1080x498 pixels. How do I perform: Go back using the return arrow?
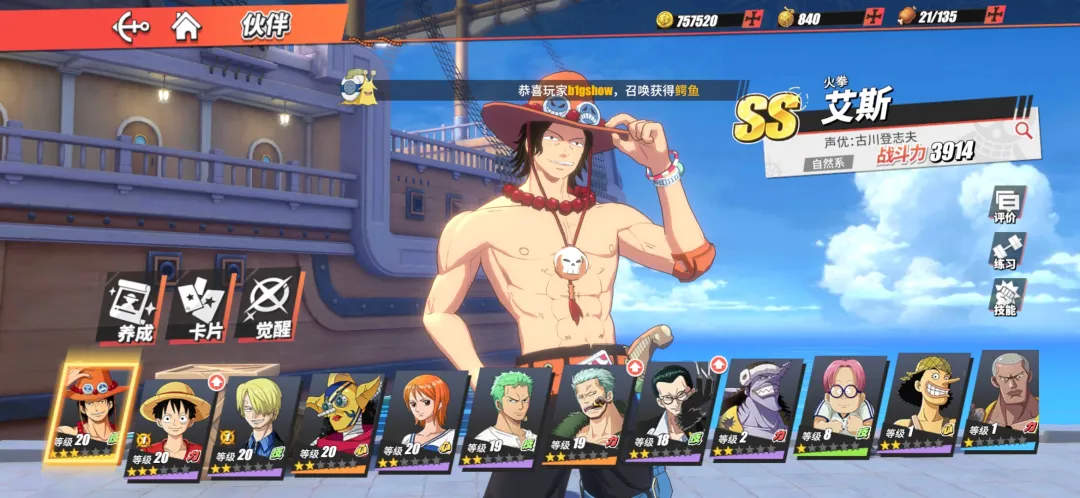click(131, 24)
